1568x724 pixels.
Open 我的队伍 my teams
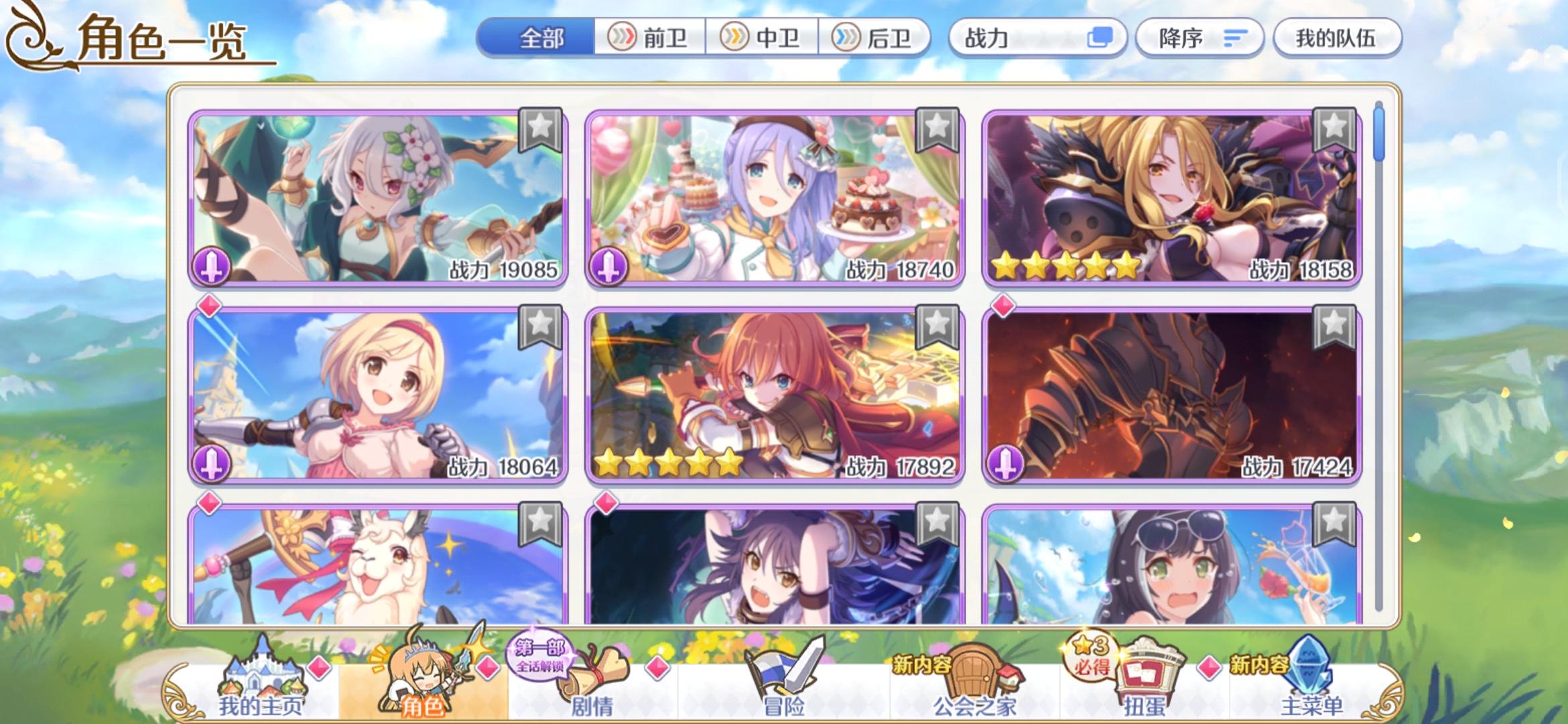tap(1336, 38)
